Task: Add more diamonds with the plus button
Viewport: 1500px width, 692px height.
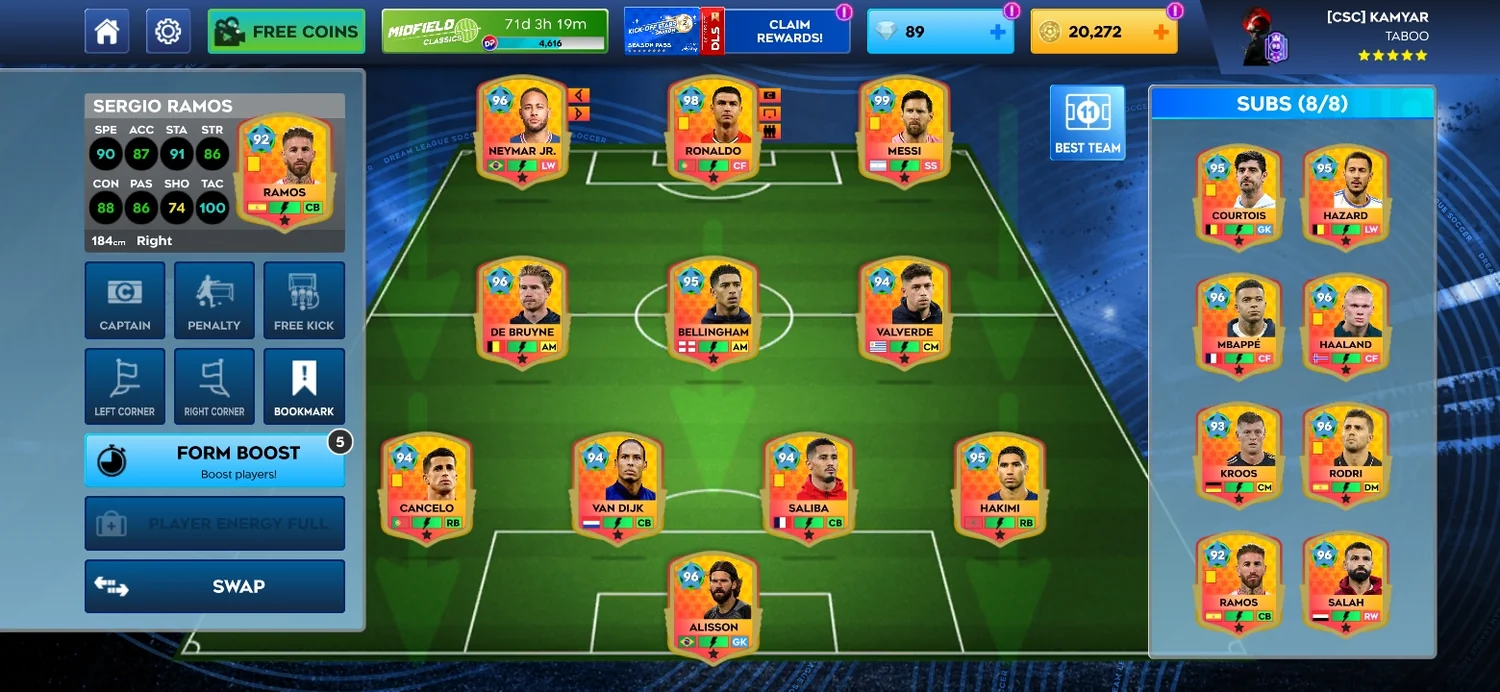Action: tap(997, 32)
